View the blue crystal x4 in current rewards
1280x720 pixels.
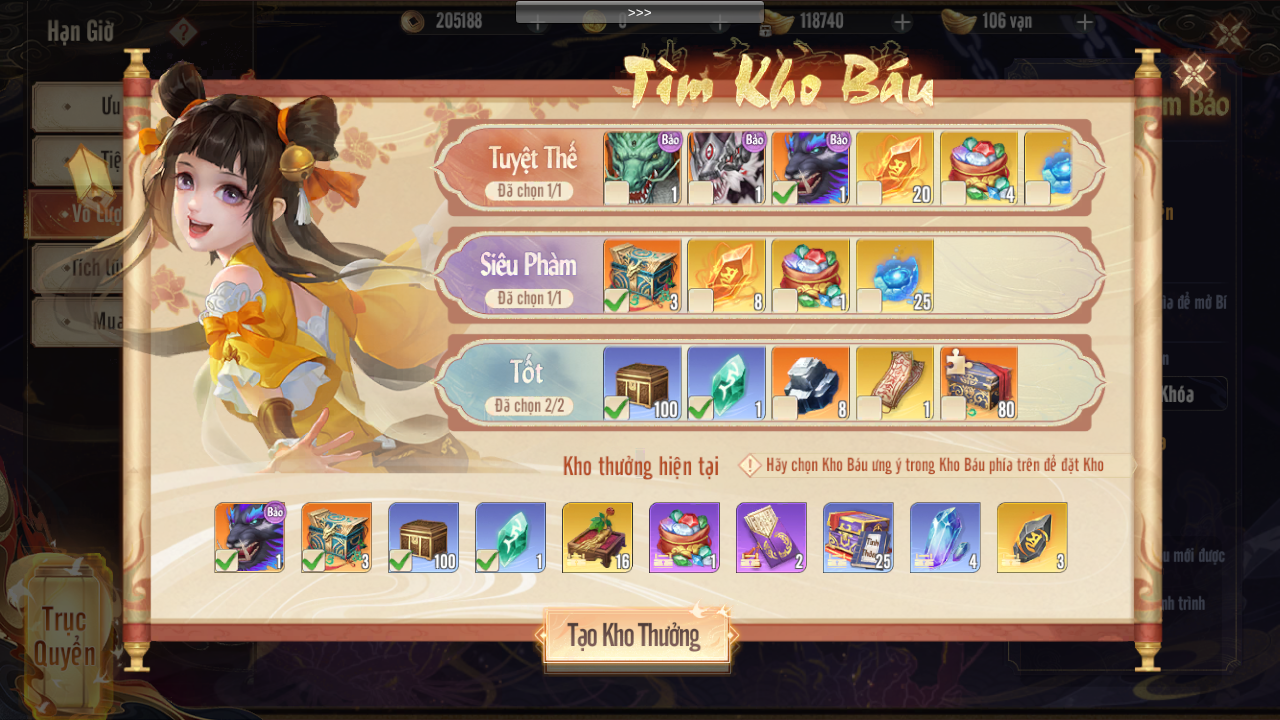pyautogui.click(x=945, y=537)
